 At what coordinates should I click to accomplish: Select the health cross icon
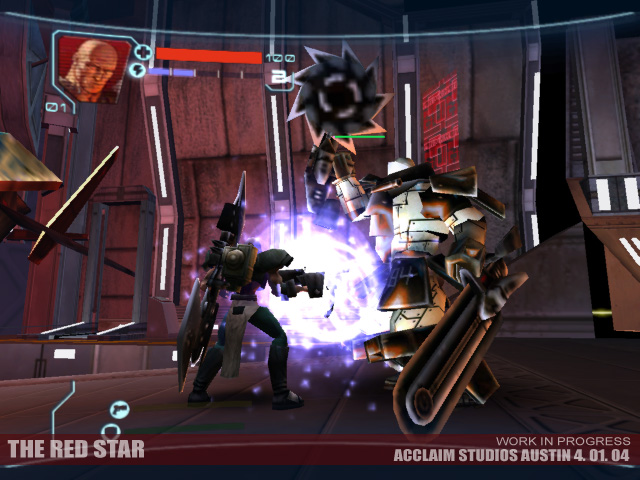click(x=143, y=52)
